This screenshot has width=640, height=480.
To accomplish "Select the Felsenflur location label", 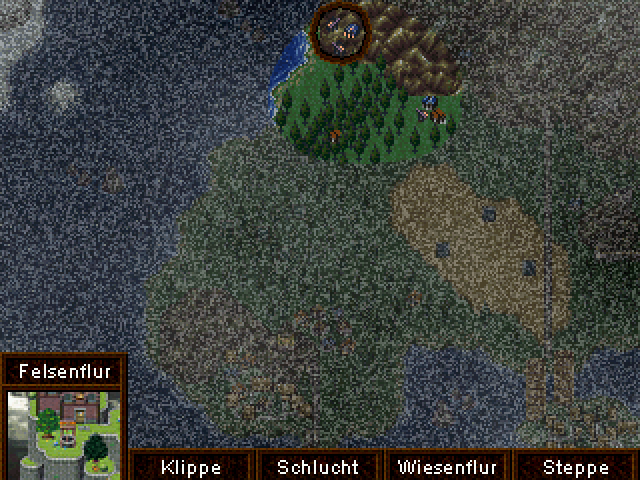I will [x=63, y=371].
